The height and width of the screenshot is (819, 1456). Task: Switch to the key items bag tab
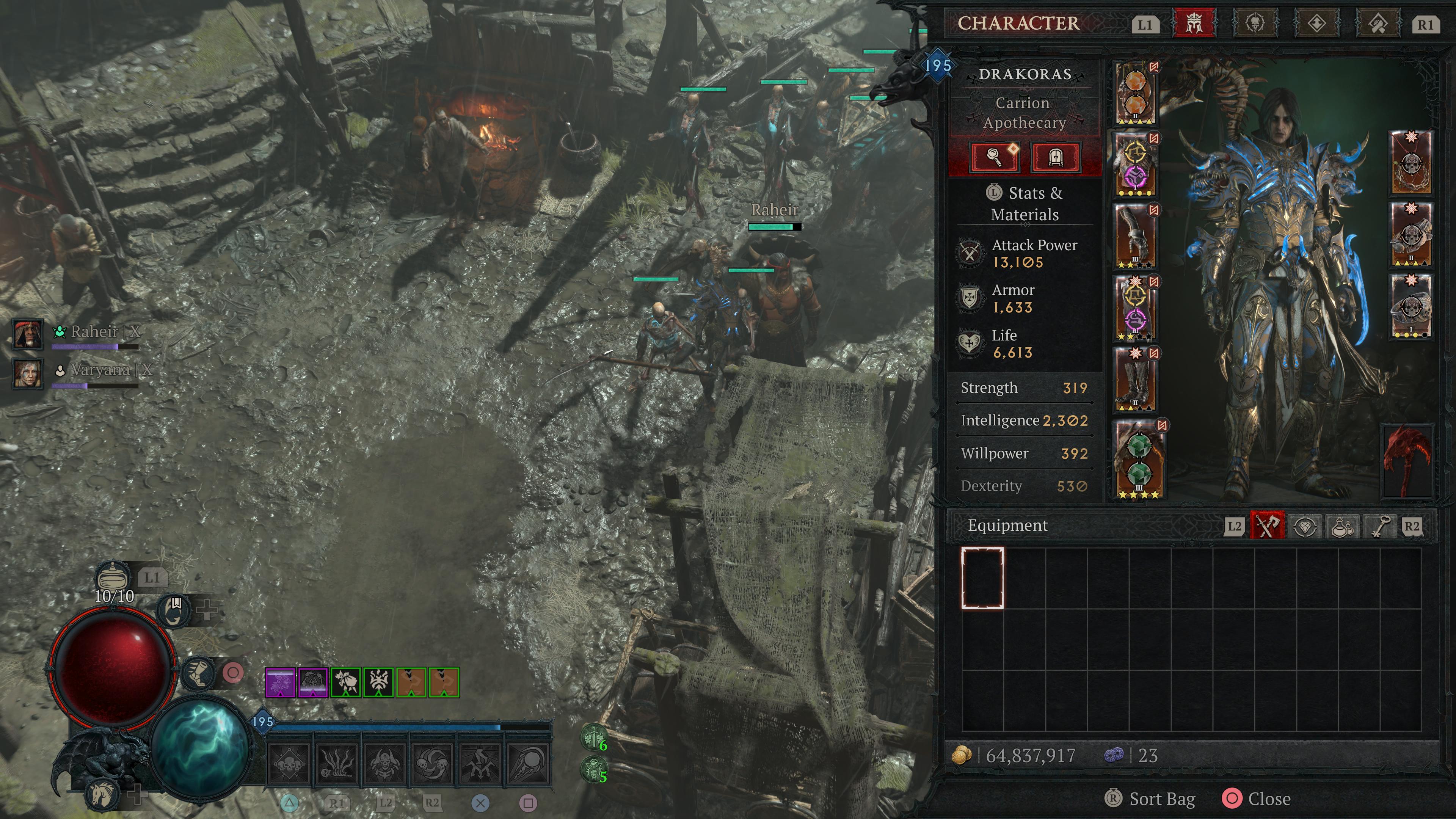pyautogui.click(x=1379, y=526)
